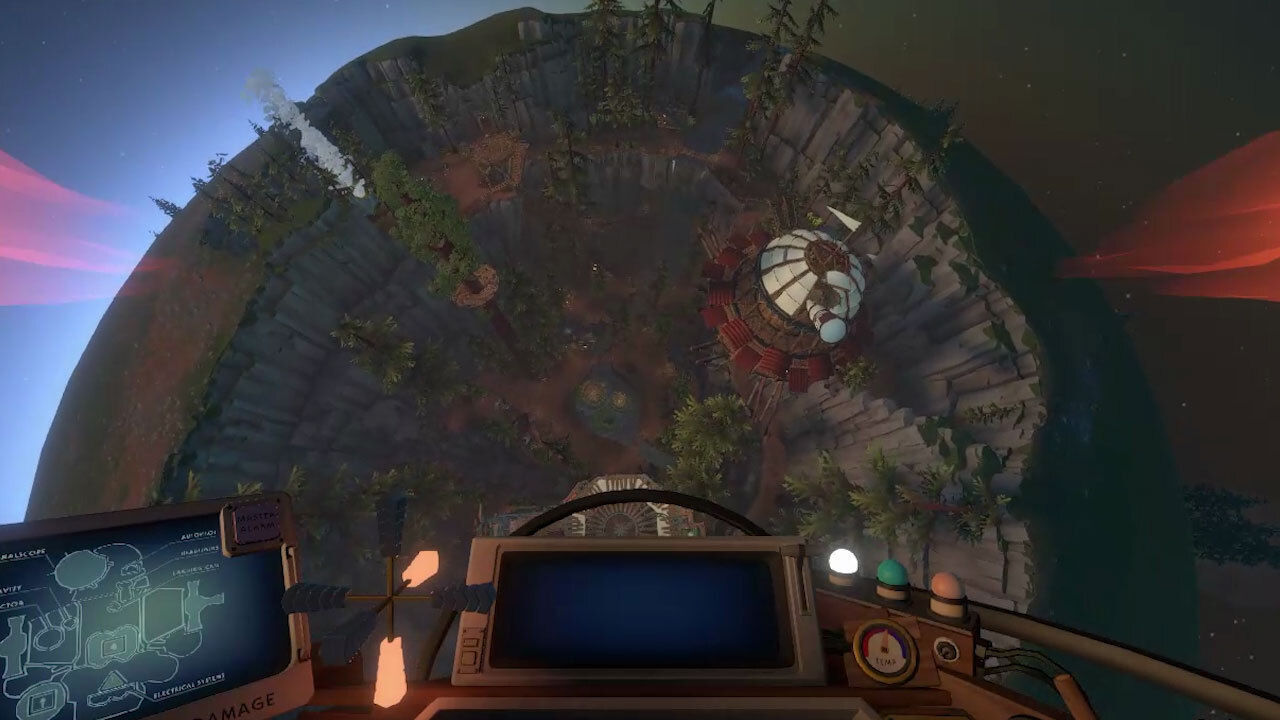Select the Headlights label on damage readout
The width and height of the screenshot is (1280, 720).
pos(201,550)
